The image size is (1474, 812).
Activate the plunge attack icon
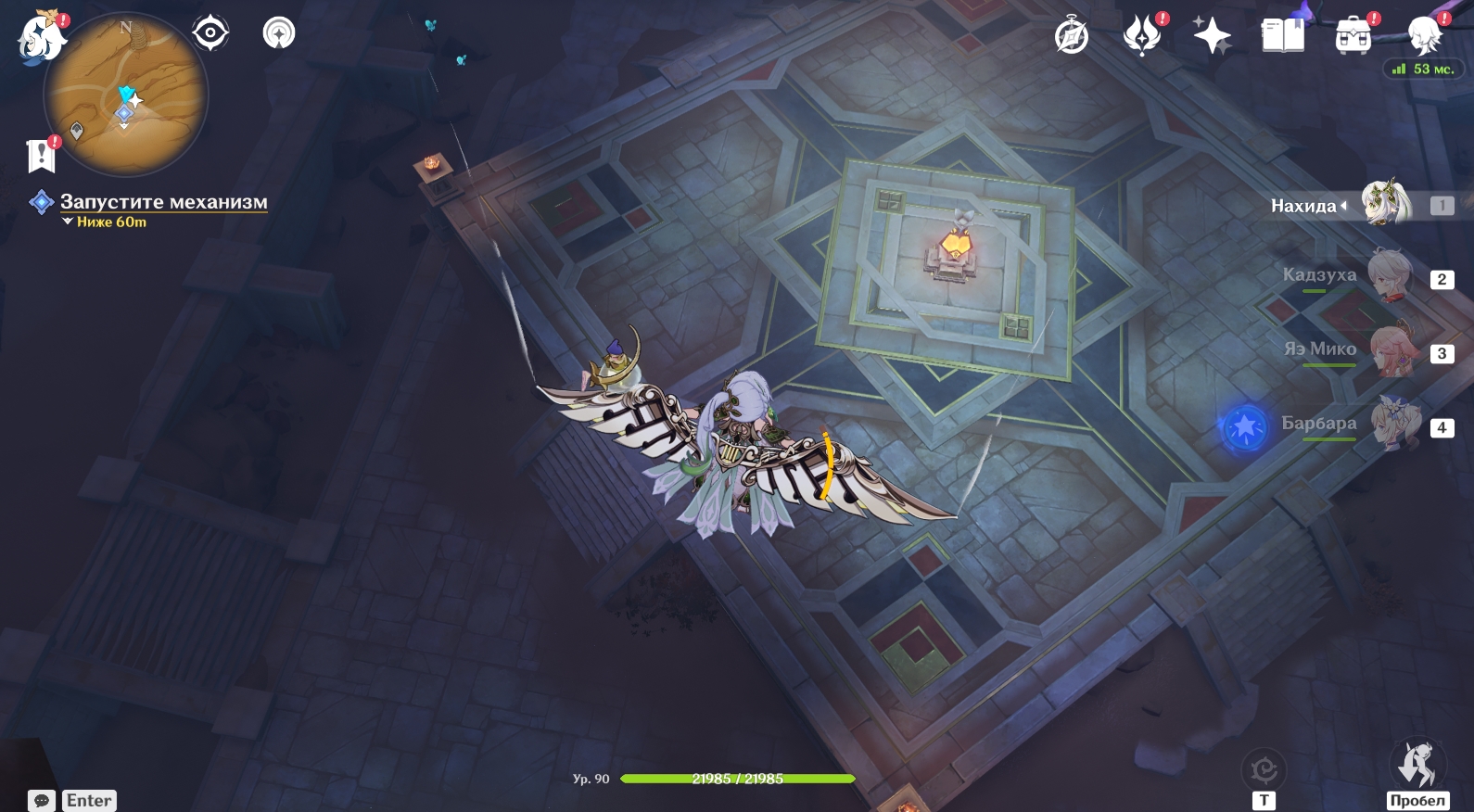click(x=1417, y=766)
